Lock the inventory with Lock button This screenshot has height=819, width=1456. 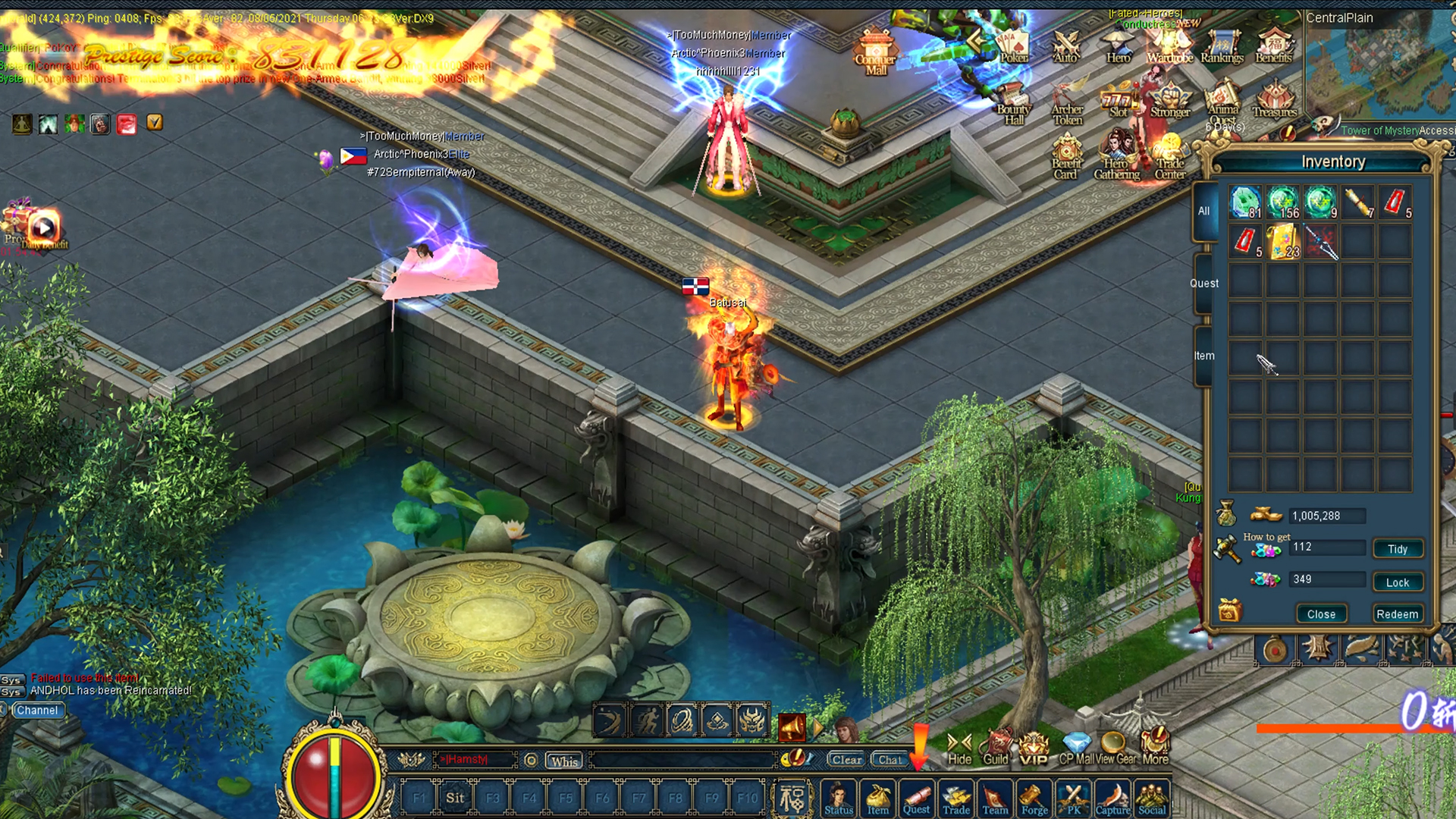click(x=1398, y=582)
